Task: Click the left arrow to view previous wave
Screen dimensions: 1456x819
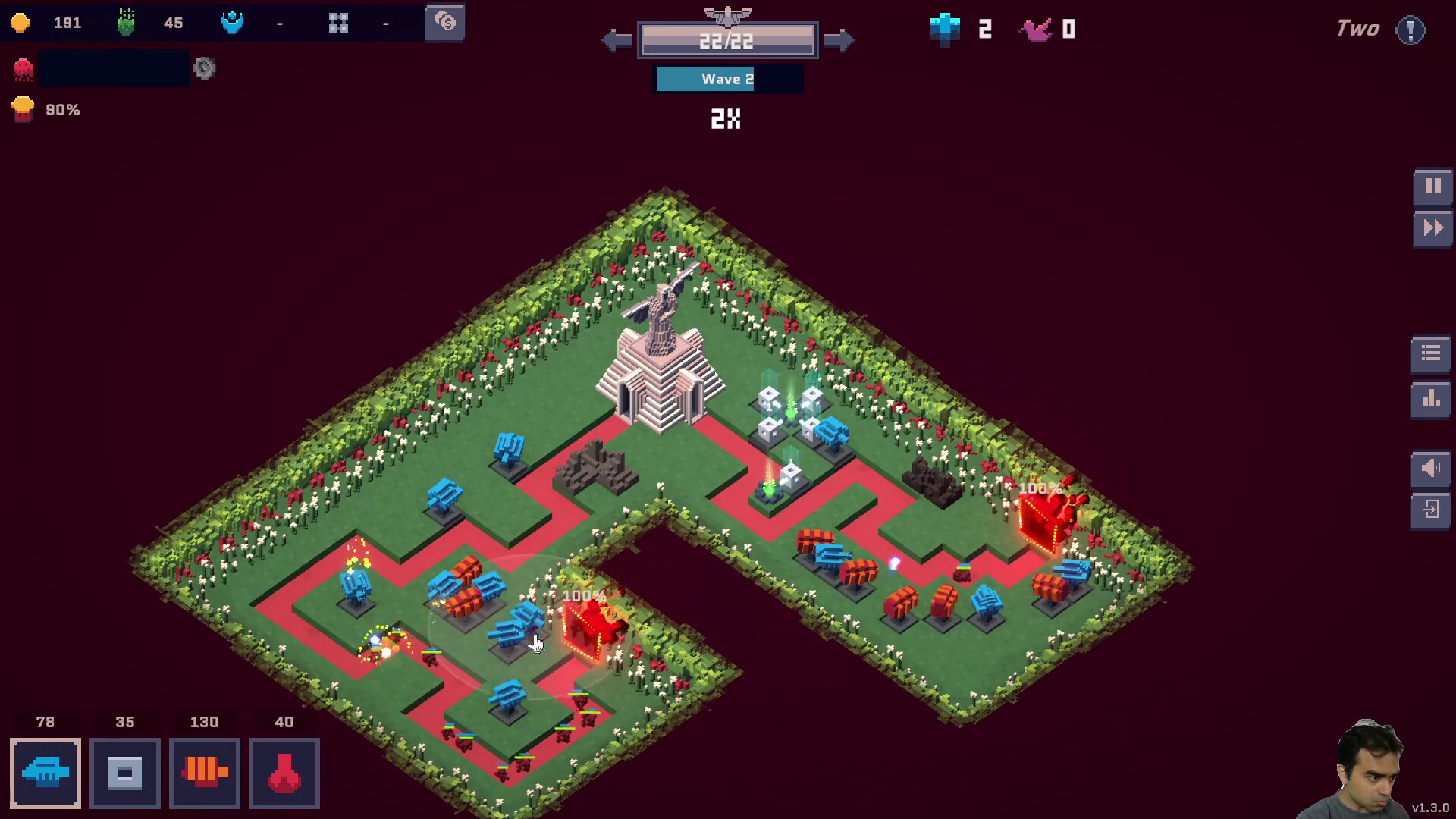Action: click(616, 40)
